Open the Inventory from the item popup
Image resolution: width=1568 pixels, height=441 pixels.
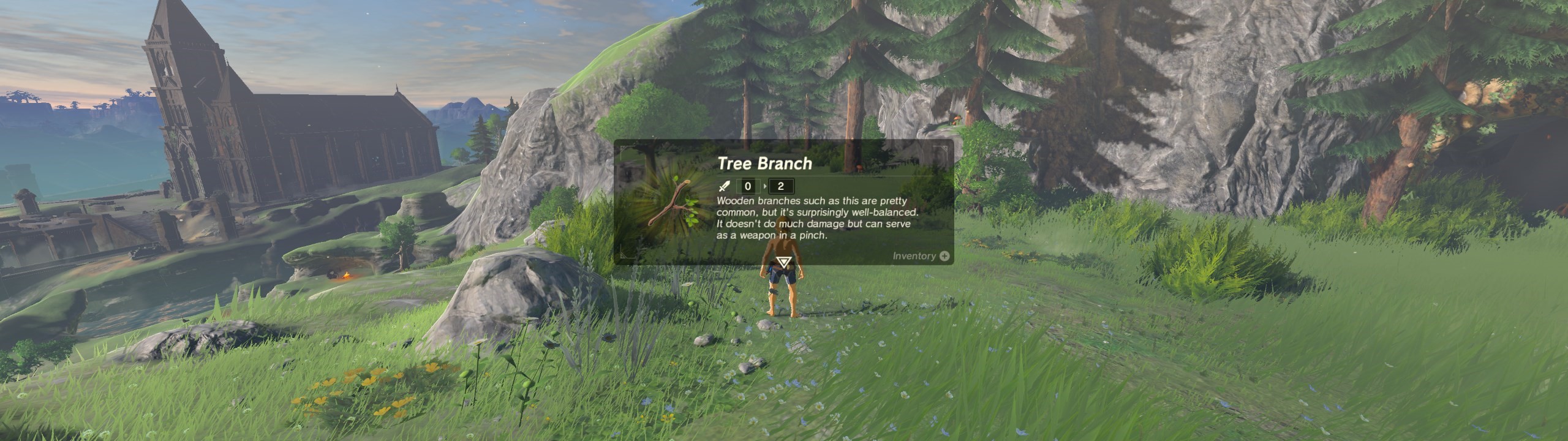tap(921, 256)
